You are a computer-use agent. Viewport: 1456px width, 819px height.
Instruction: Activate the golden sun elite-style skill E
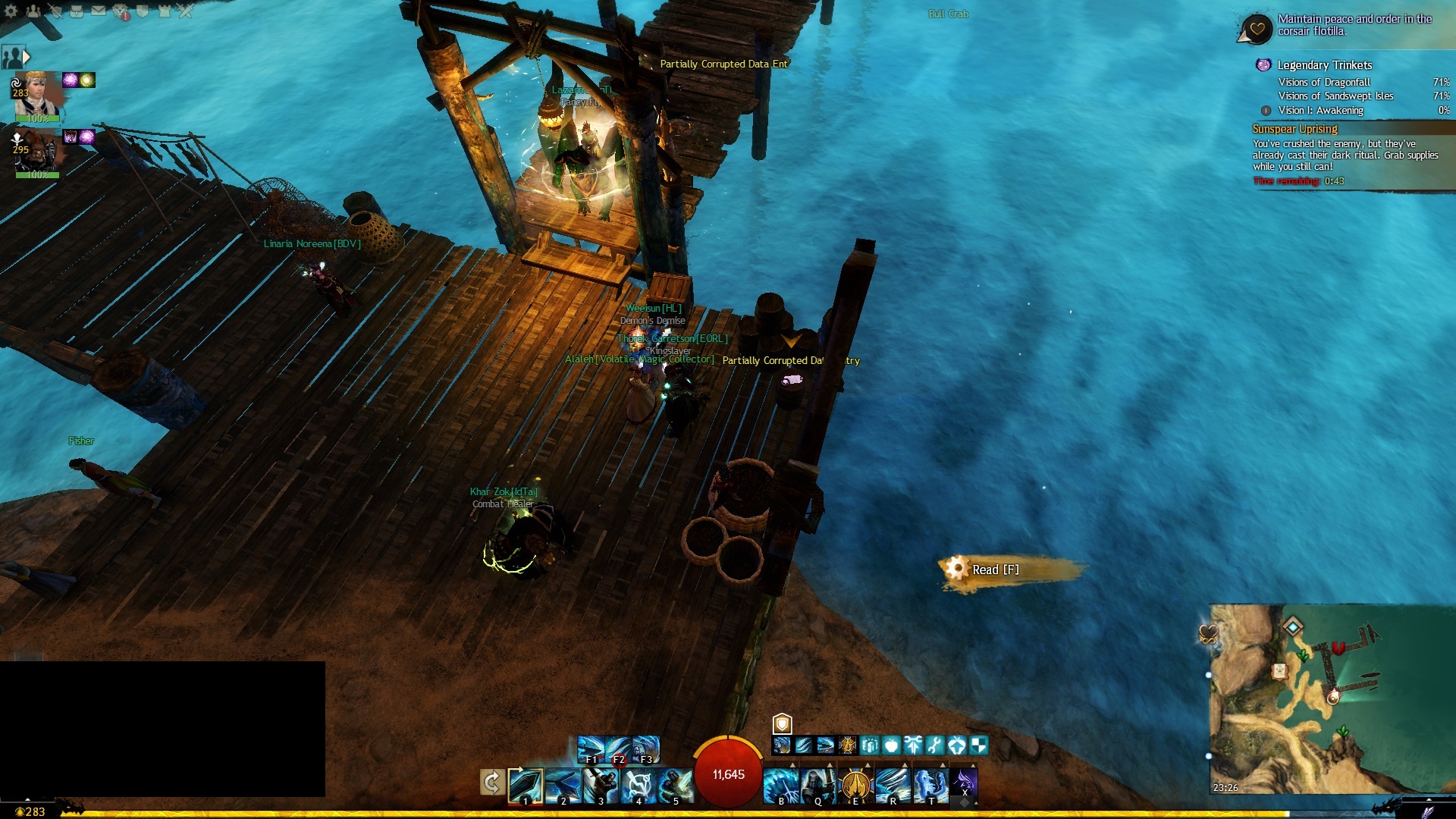click(x=855, y=786)
